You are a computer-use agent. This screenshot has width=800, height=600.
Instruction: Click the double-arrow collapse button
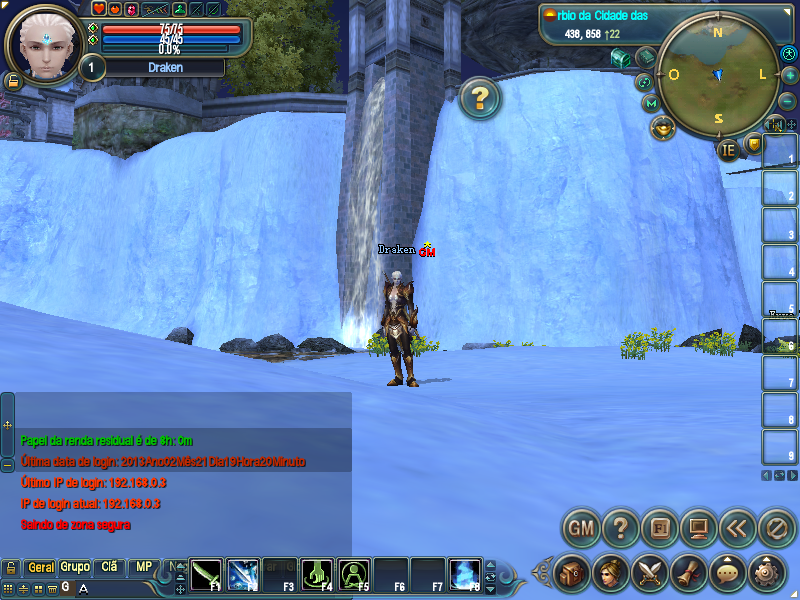click(x=738, y=526)
